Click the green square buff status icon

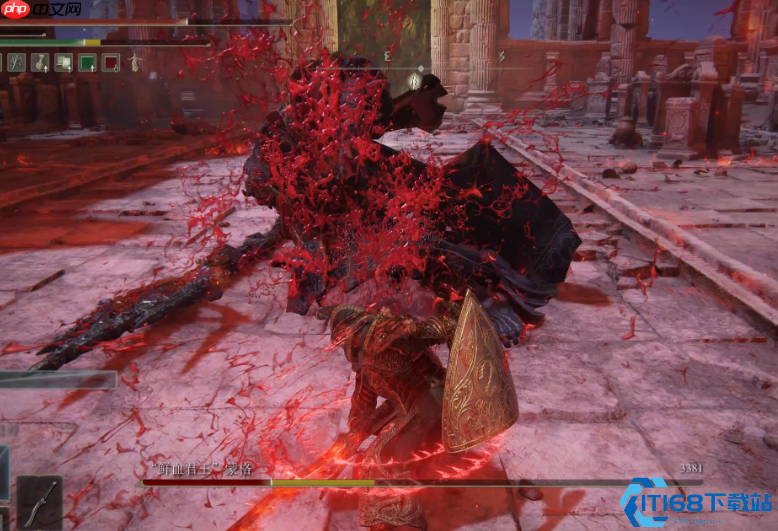click(x=87, y=62)
